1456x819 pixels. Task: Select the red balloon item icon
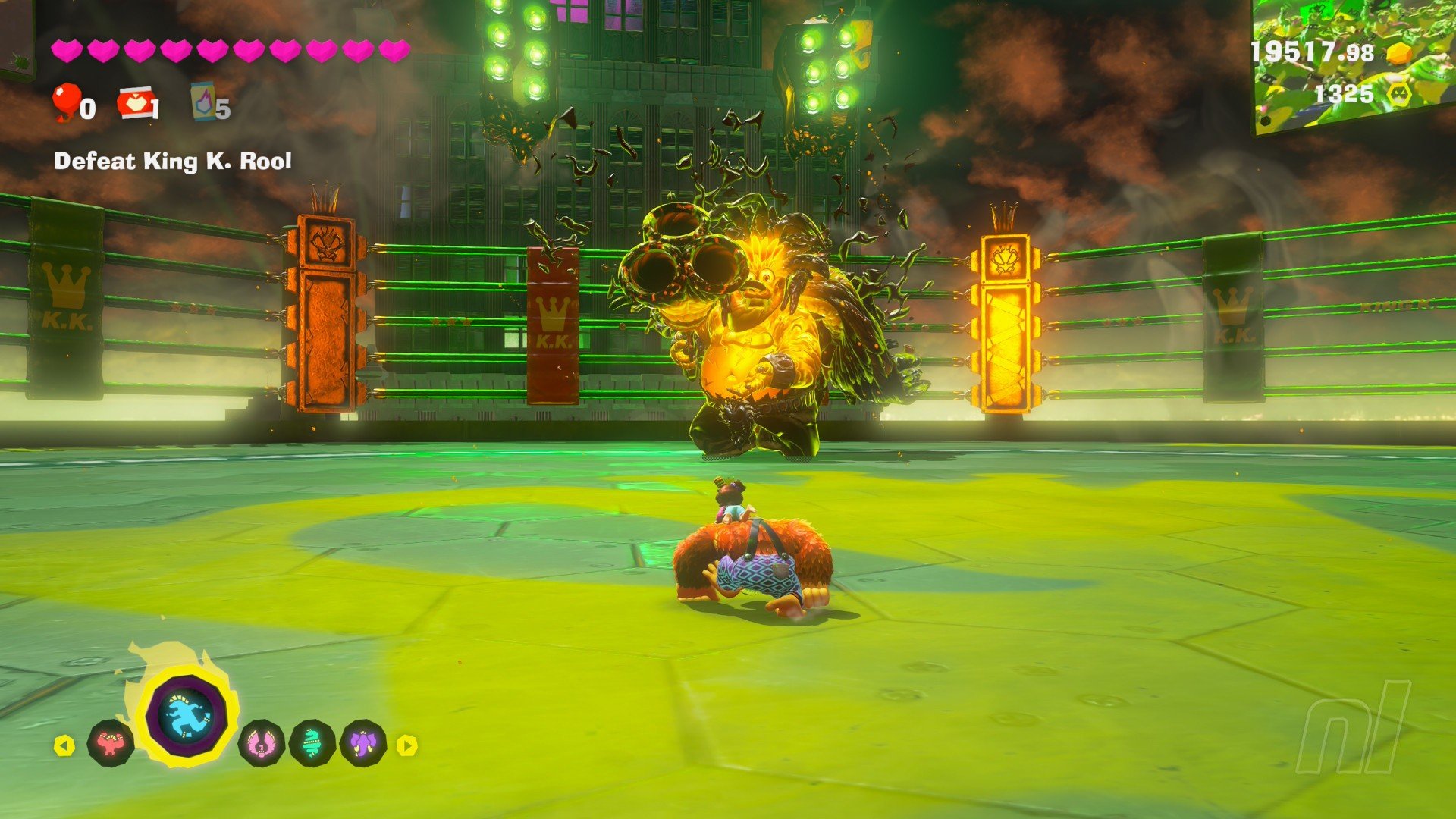pyautogui.click(x=67, y=102)
